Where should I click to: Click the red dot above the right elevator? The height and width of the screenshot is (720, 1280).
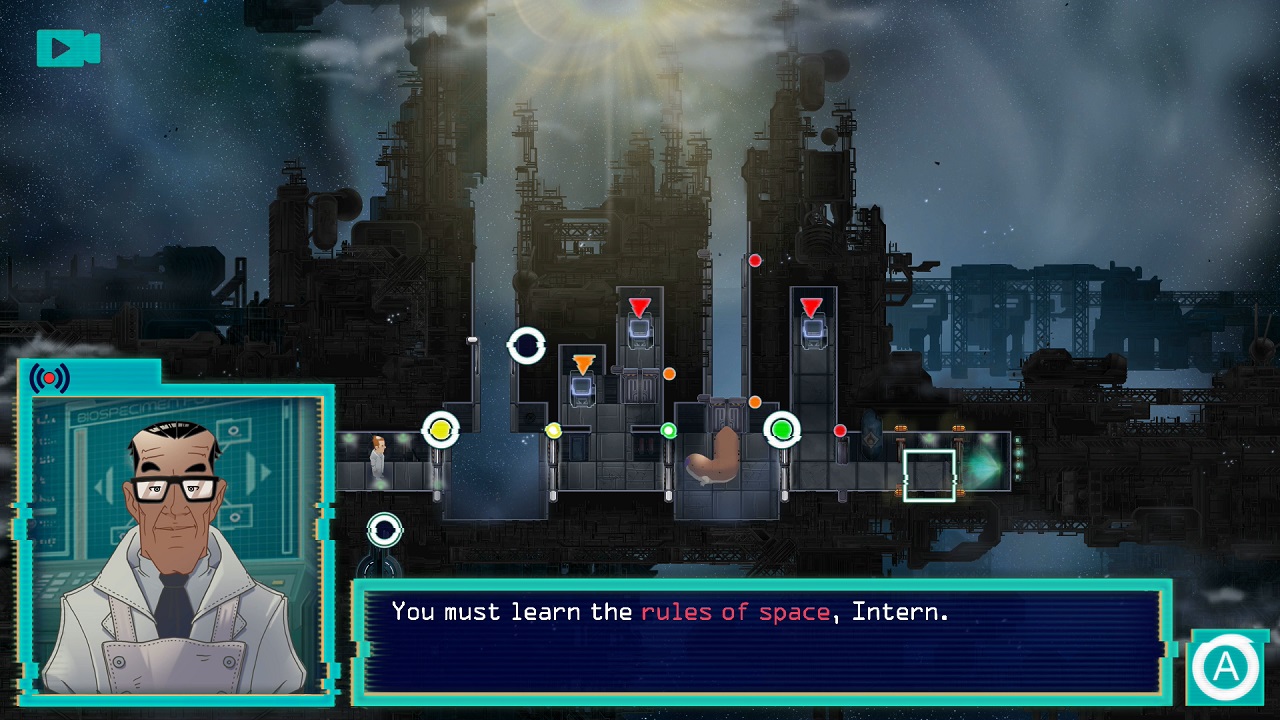(x=755, y=260)
